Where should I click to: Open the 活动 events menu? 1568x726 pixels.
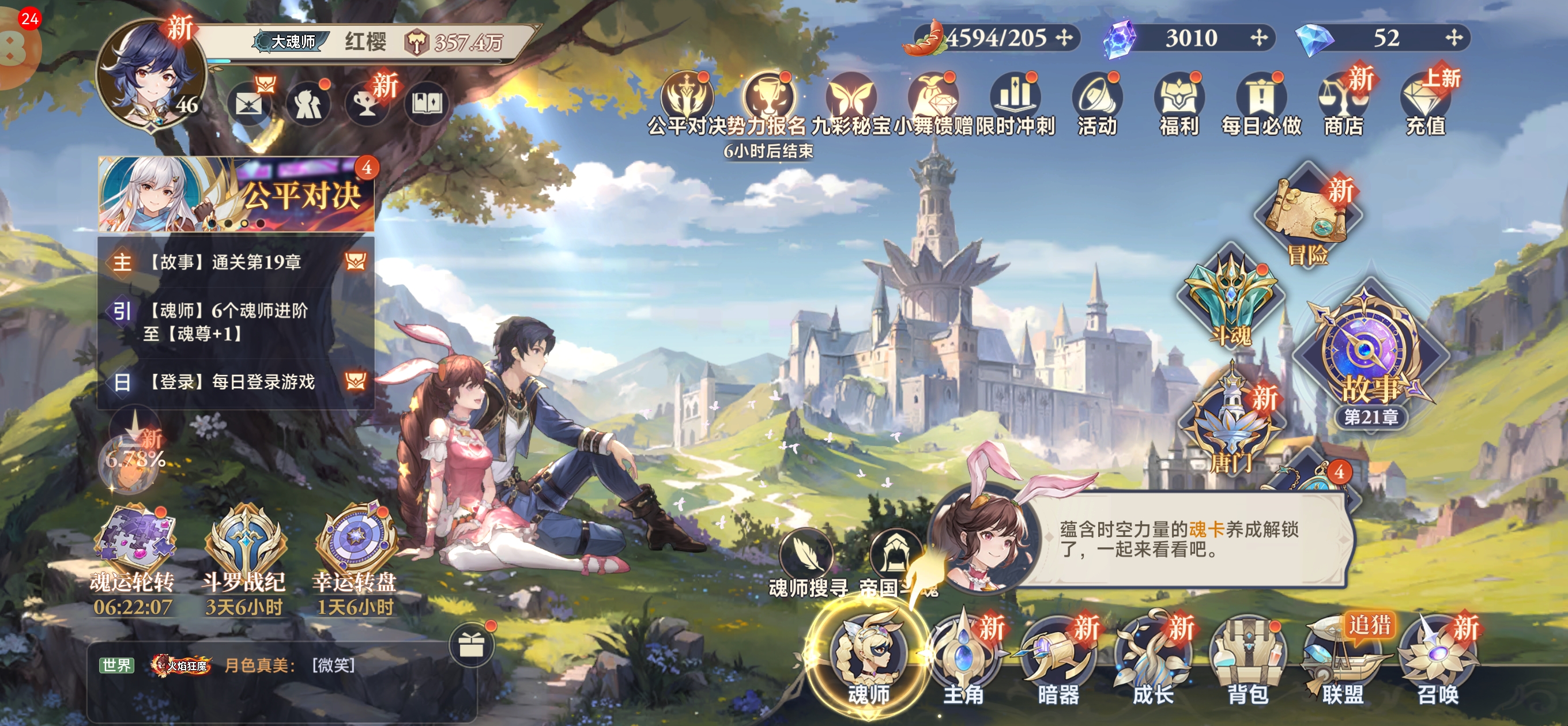coord(1097,104)
